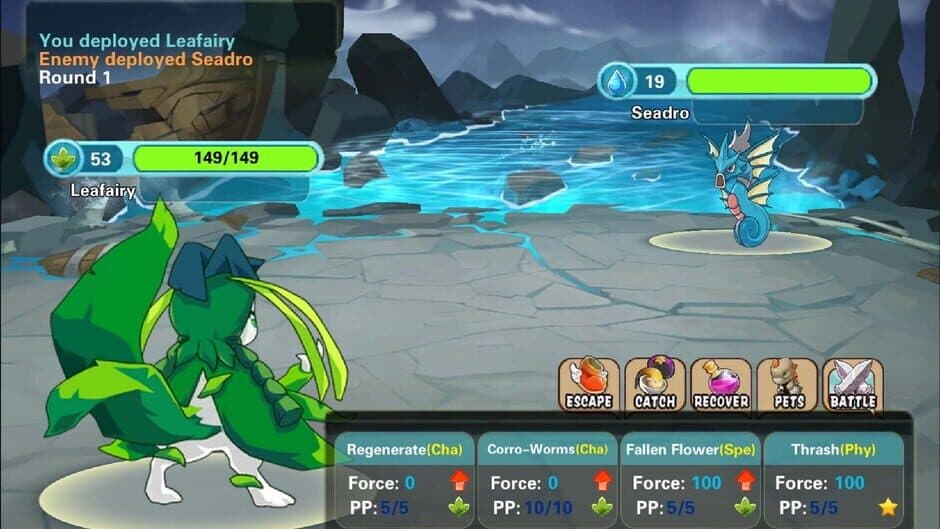This screenshot has height=529, width=940.
Task: Cast the Fallen Flower move
Action: pos(691,479)
